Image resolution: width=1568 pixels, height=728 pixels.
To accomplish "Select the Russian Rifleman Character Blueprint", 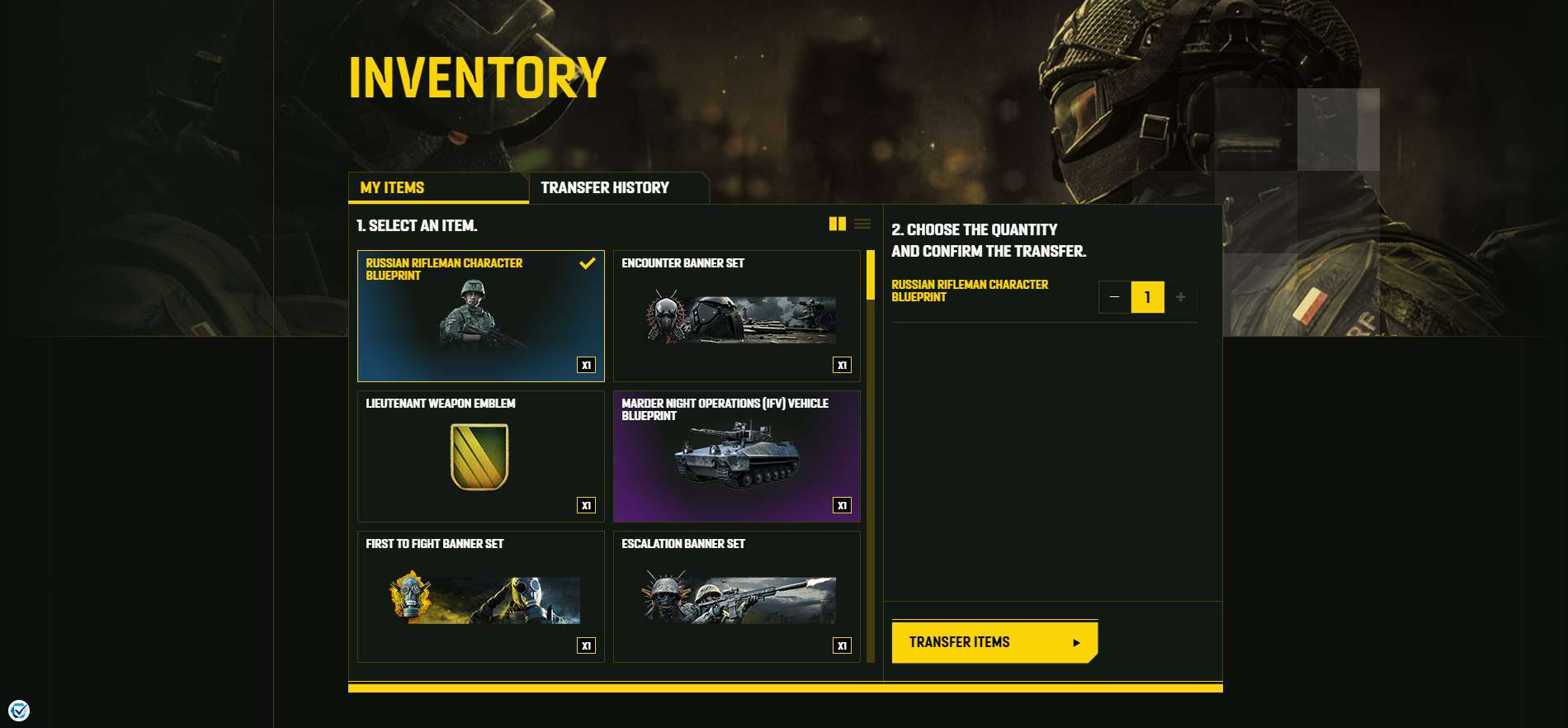I will (x=480, y=316).
